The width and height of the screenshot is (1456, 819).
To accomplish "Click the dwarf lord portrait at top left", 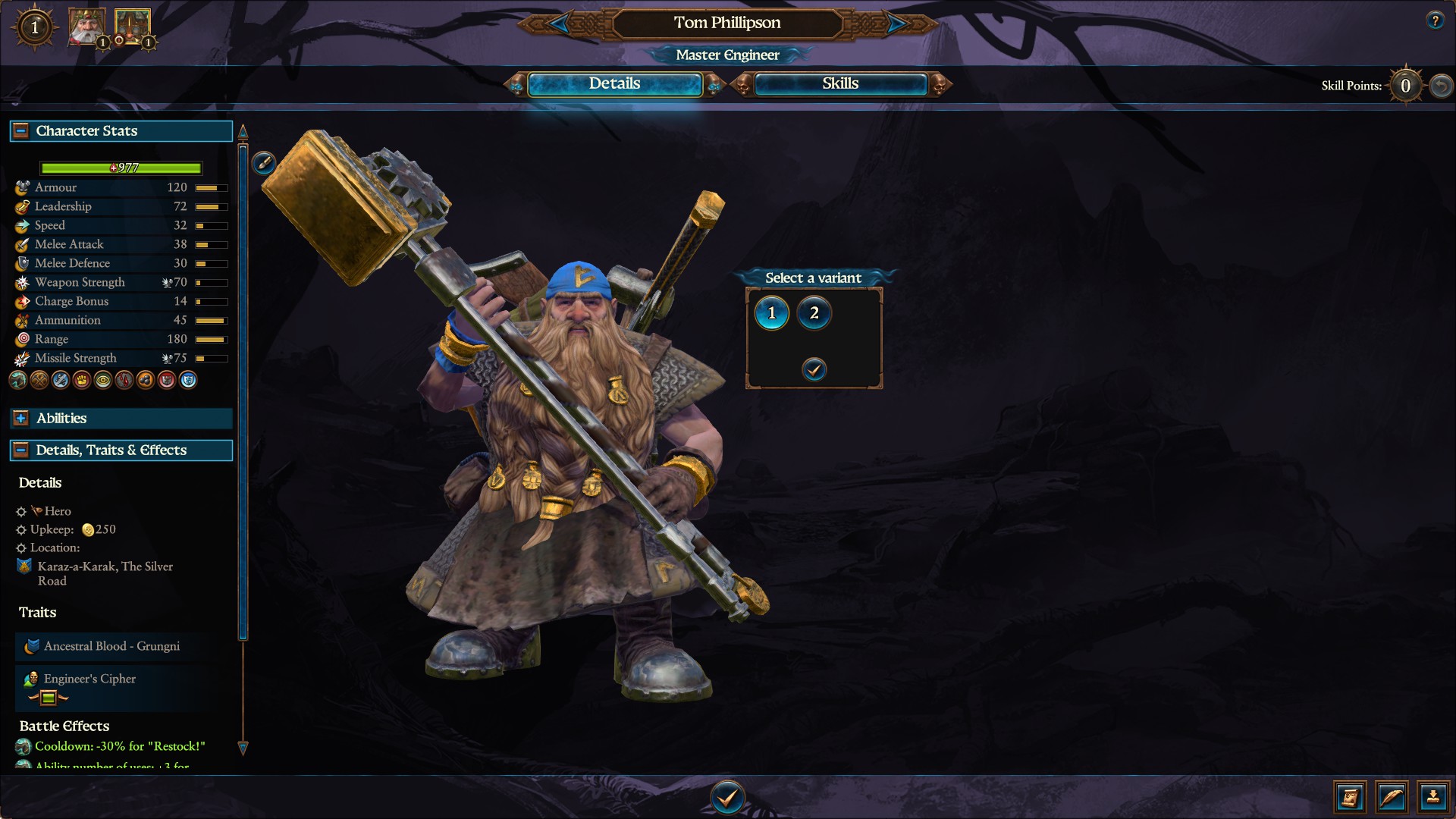I will pos(86,27).
